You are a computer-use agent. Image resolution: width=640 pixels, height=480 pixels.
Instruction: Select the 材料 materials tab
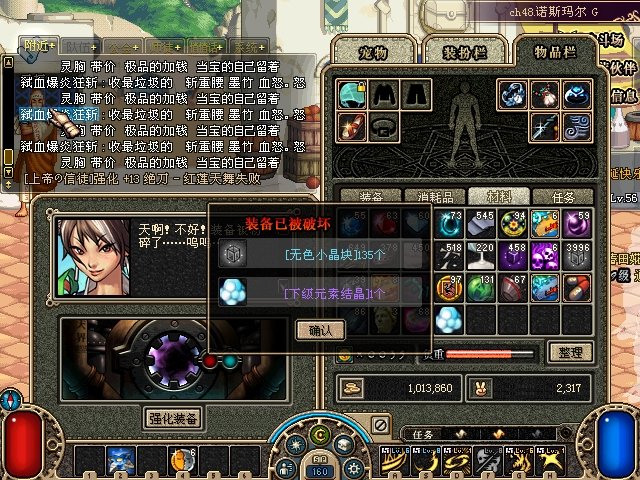495,197
